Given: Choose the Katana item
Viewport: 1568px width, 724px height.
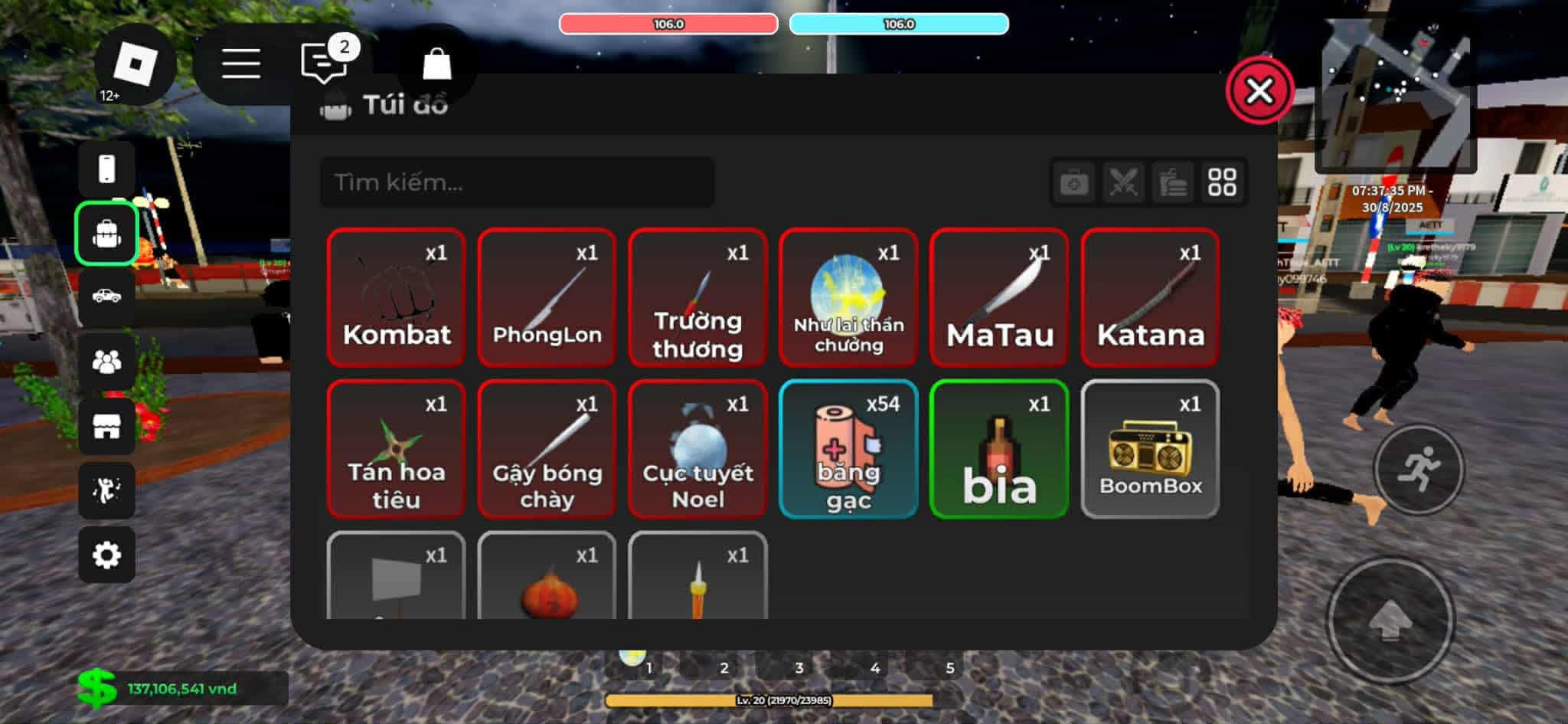Looking at the screenshot, I should point(1150,297).
